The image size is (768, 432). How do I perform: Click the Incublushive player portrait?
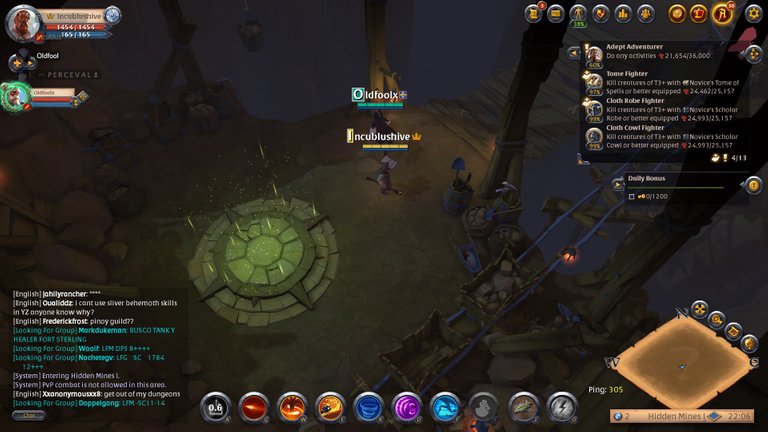pyautogui.click(x=23, y=21)
